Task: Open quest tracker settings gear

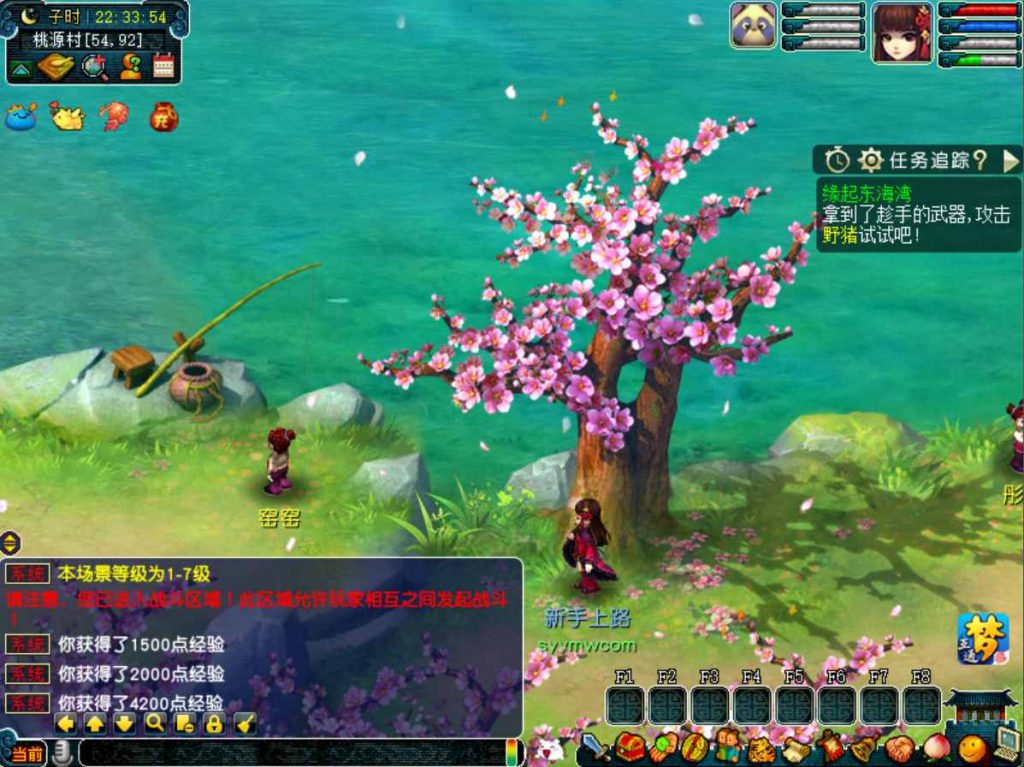Action: [870, 160]
